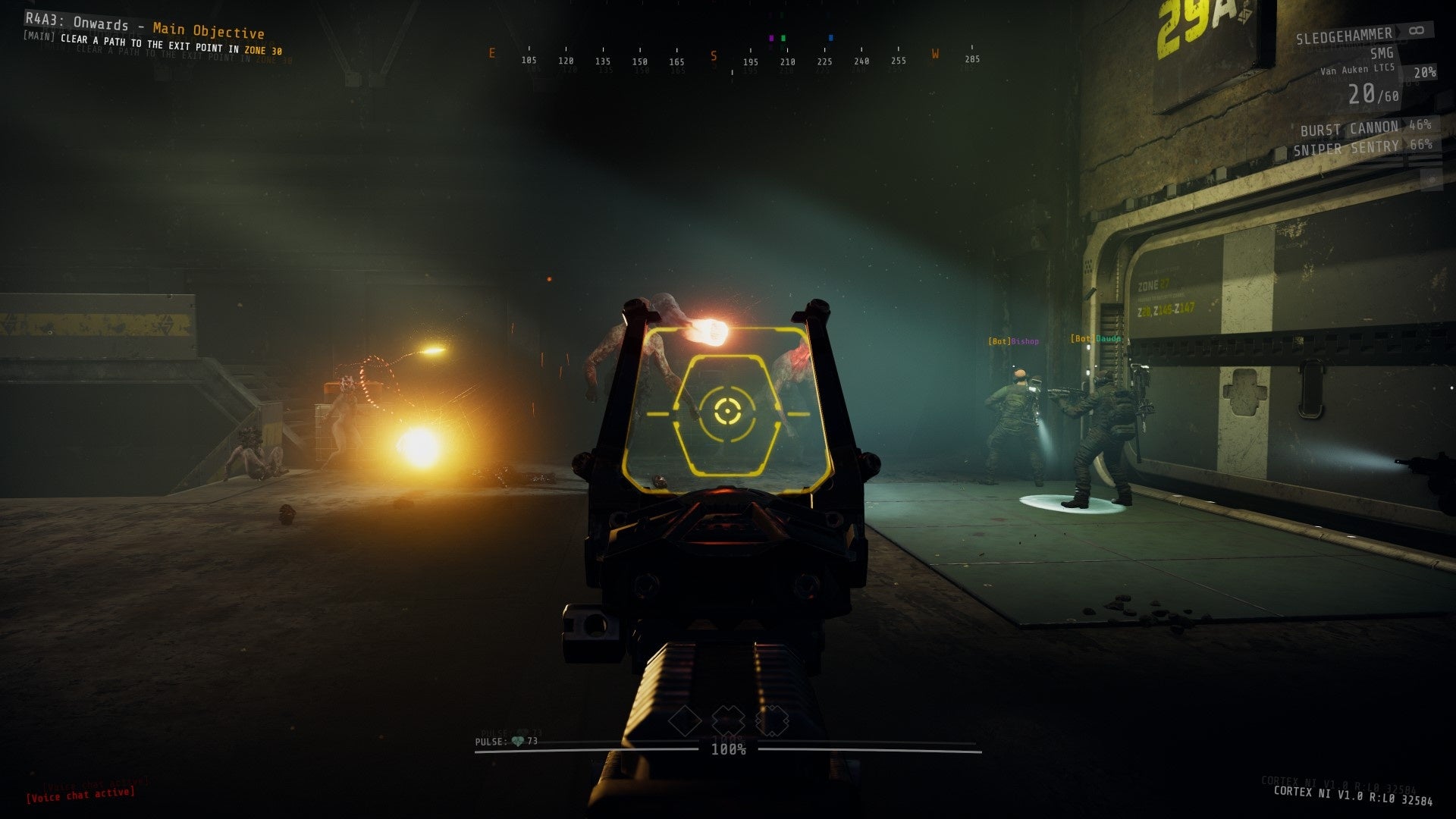1456x819 pixels.
Task: Choose the Burst Cannon slot
Action: point(1349,128)
